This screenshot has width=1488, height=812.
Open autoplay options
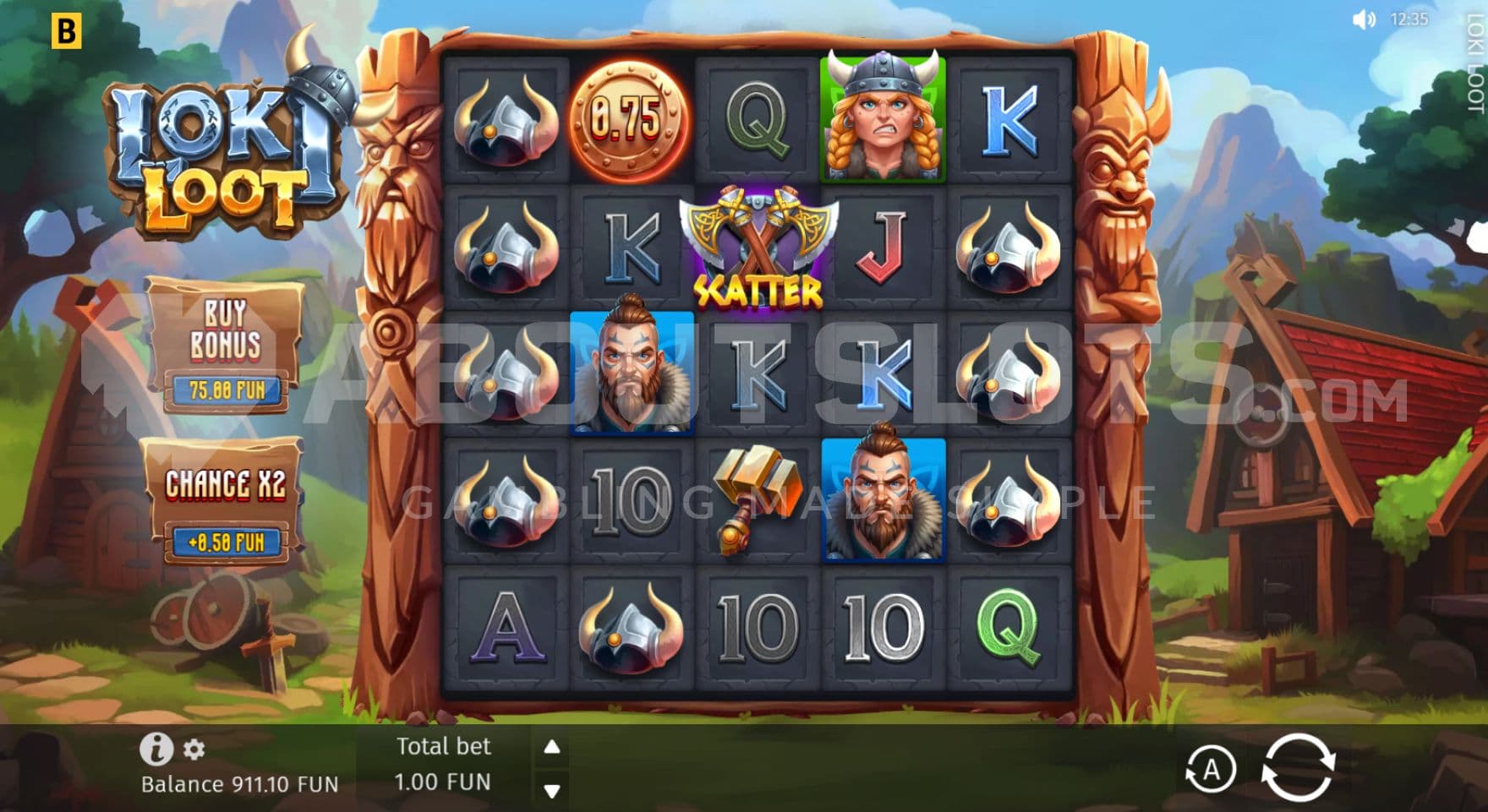coord(1210,770)
